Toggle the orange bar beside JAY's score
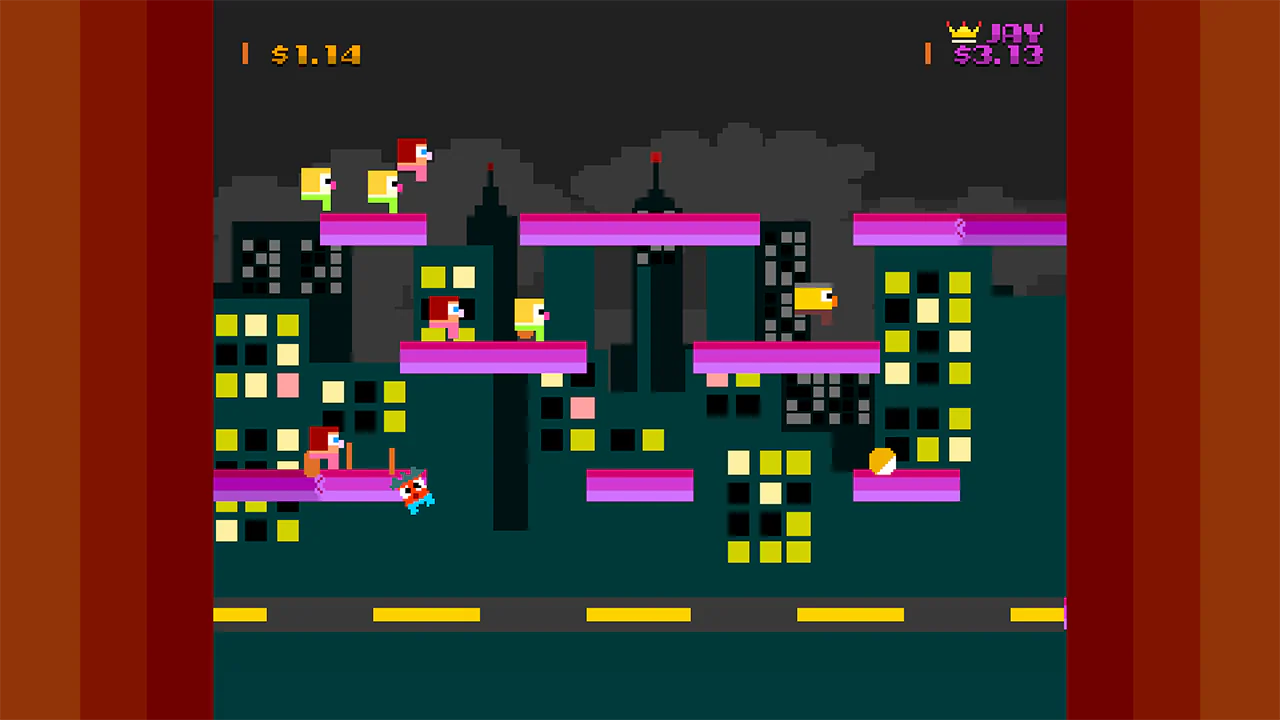The image size is (1280, 720). coord(927,55)
